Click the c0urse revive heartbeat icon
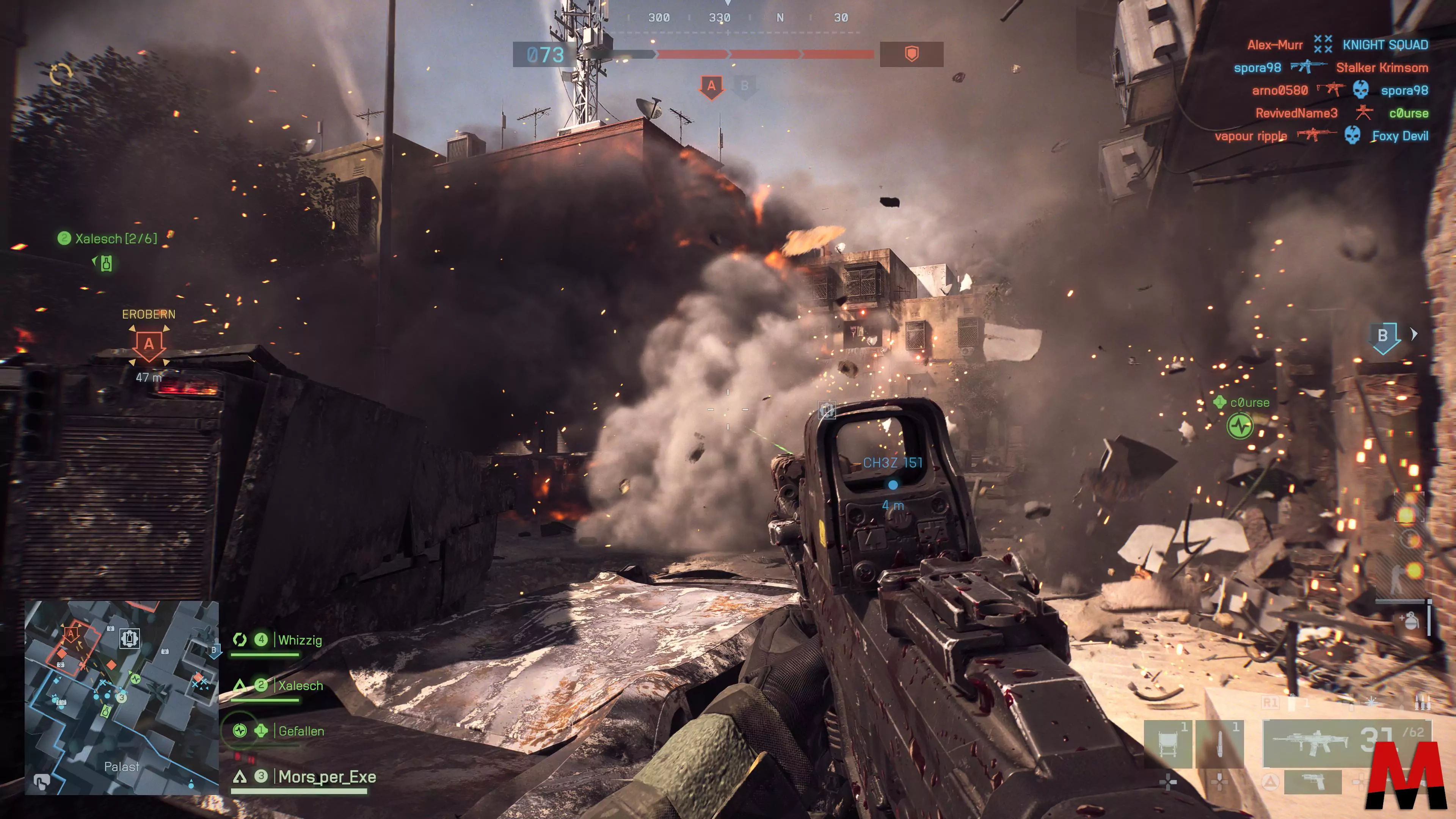 click(x=1239, y=426)
